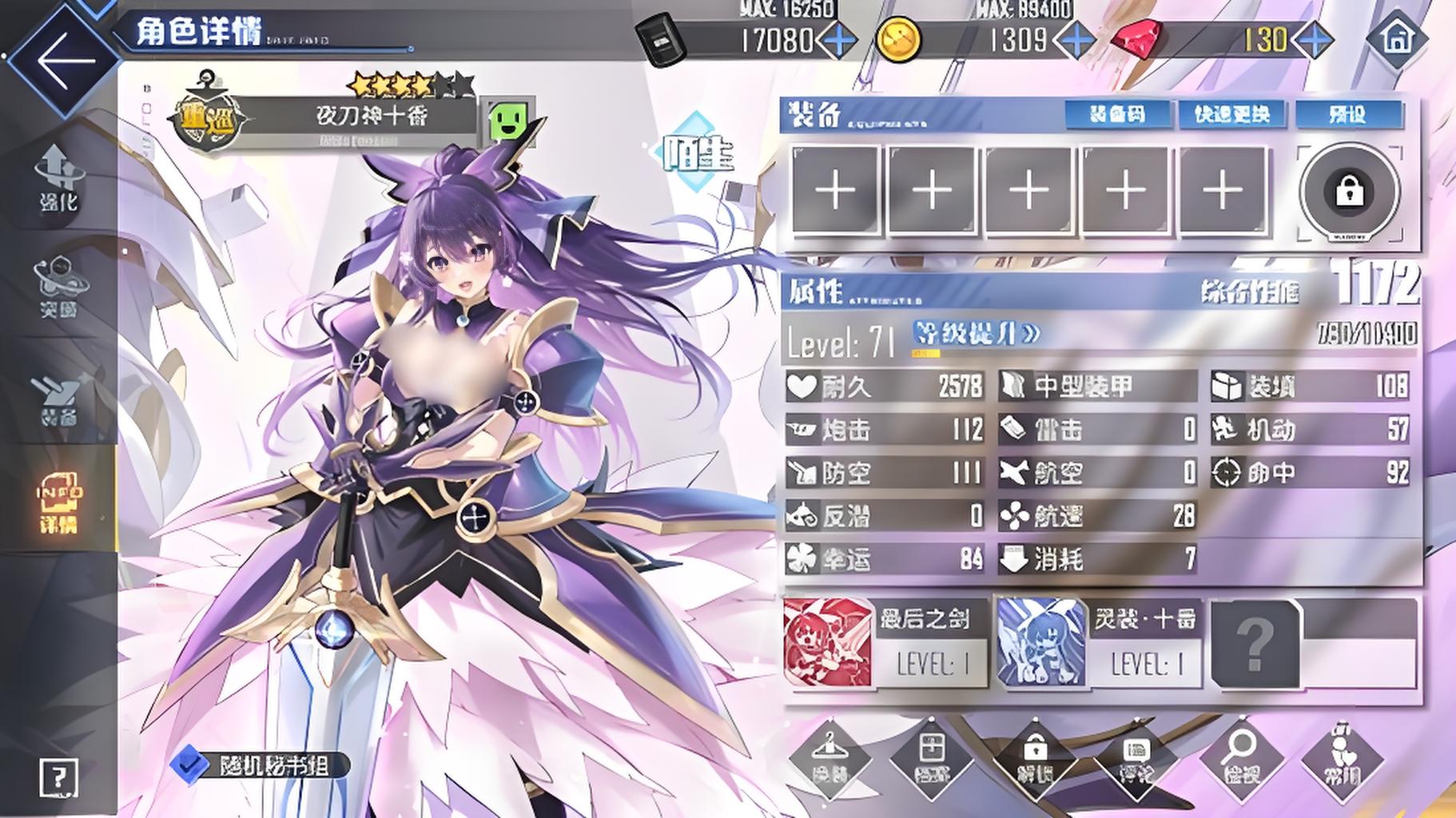The image size is (1456, 818).
Task: View the 最后之剑 skill
Action: tap(885, 642)
